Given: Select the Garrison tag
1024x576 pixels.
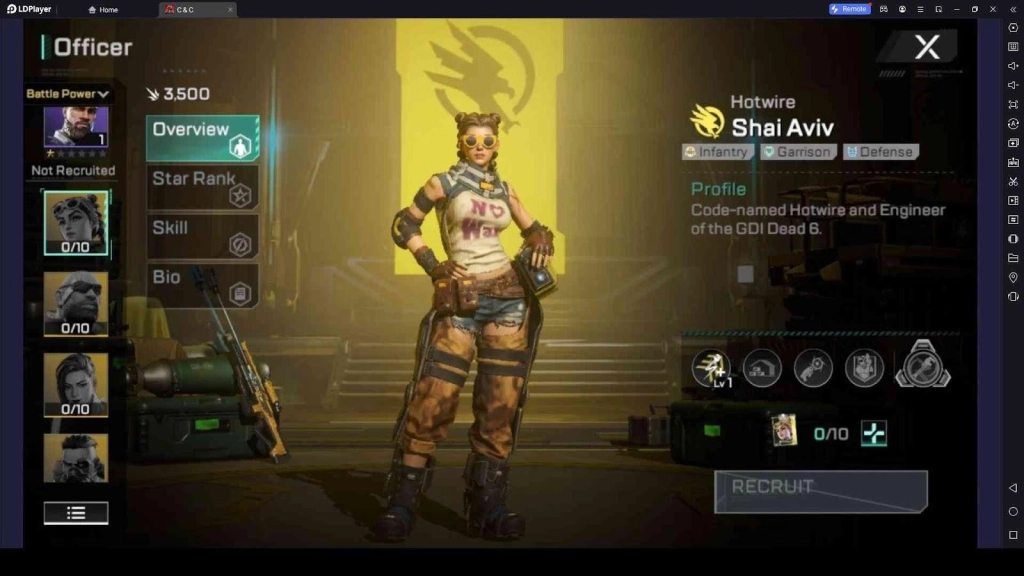Looking at the screenshot, I should click(797, 152).
